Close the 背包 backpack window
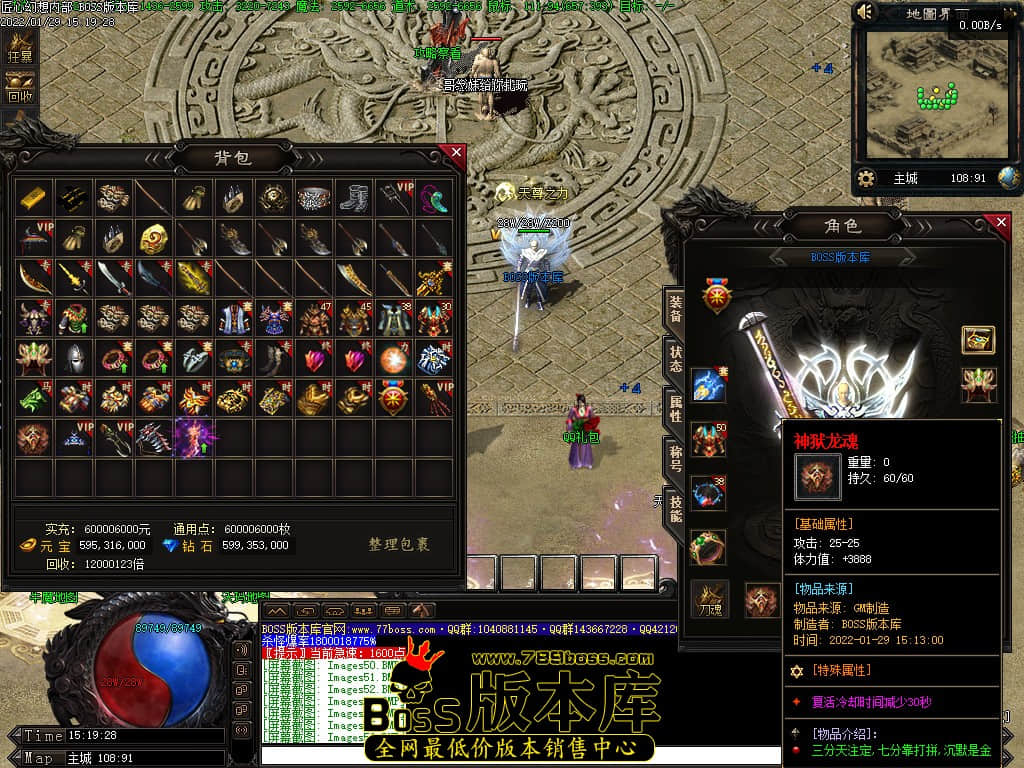This screenshot has width=1024, height=768. 456,153
